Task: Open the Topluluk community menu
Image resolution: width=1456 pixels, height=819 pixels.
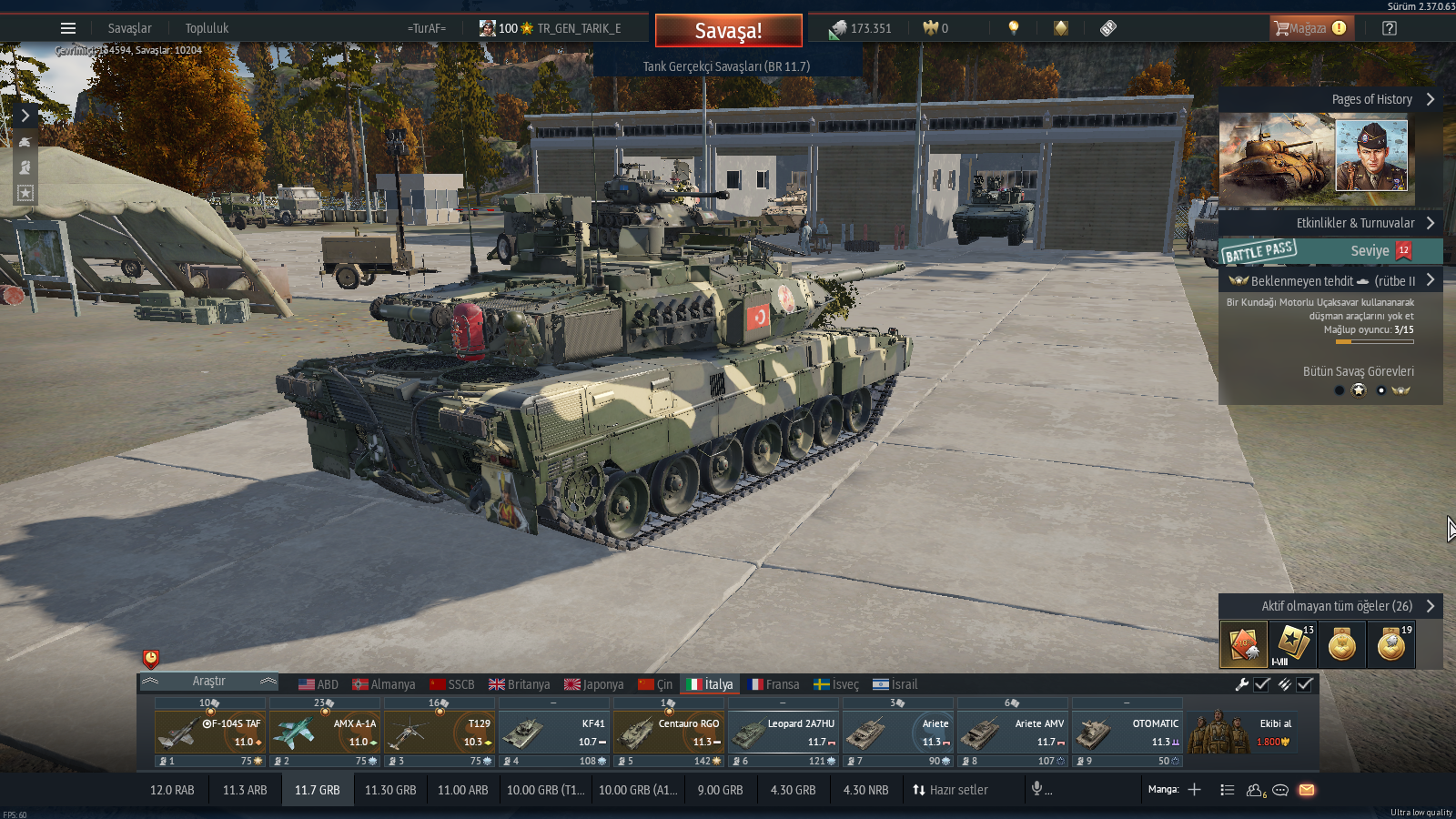Action: (x=207, y=28)
